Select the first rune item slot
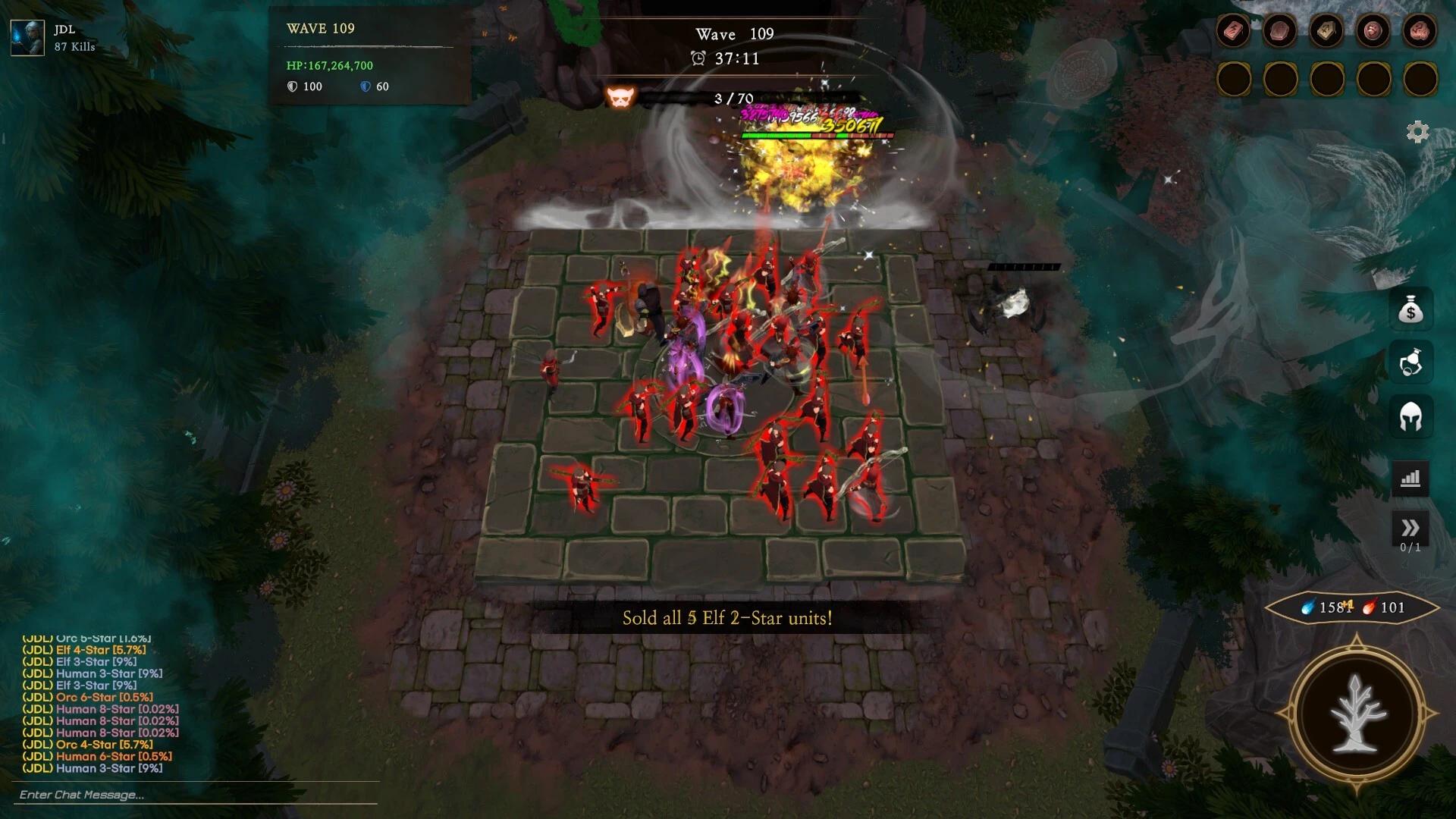The width and height of the screenshot is (1456, 819). [1235, 30]
